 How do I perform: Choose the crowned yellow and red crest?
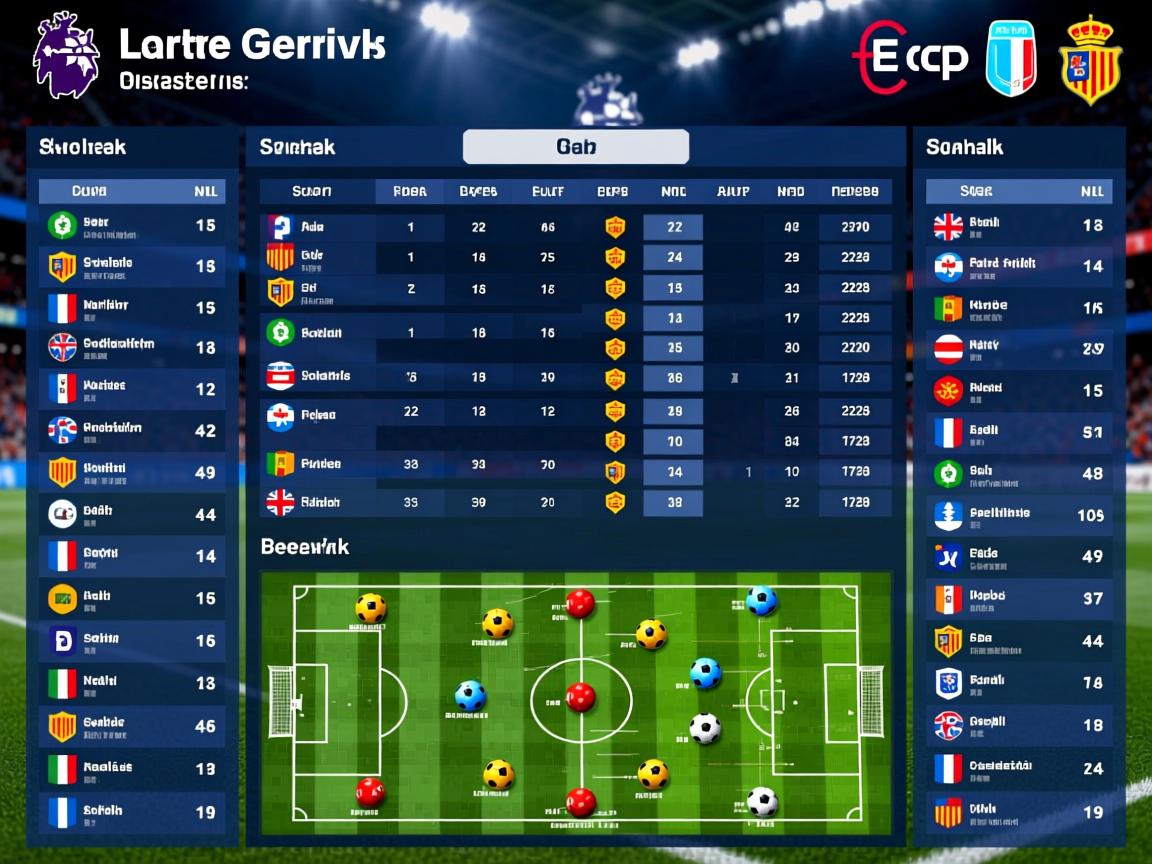[x=1090, y=60]
